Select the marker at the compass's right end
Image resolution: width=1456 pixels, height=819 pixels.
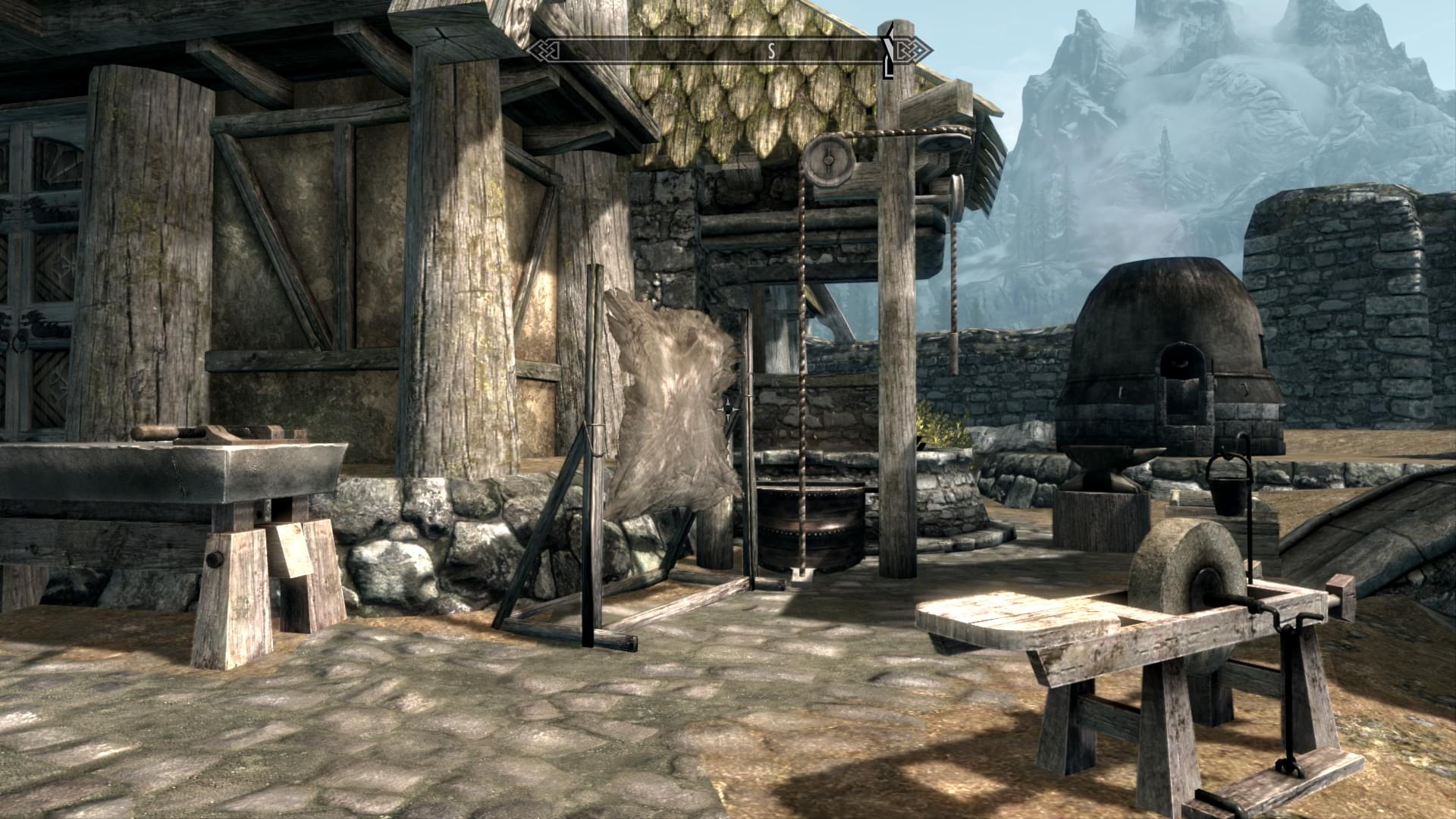click(889, 50)
